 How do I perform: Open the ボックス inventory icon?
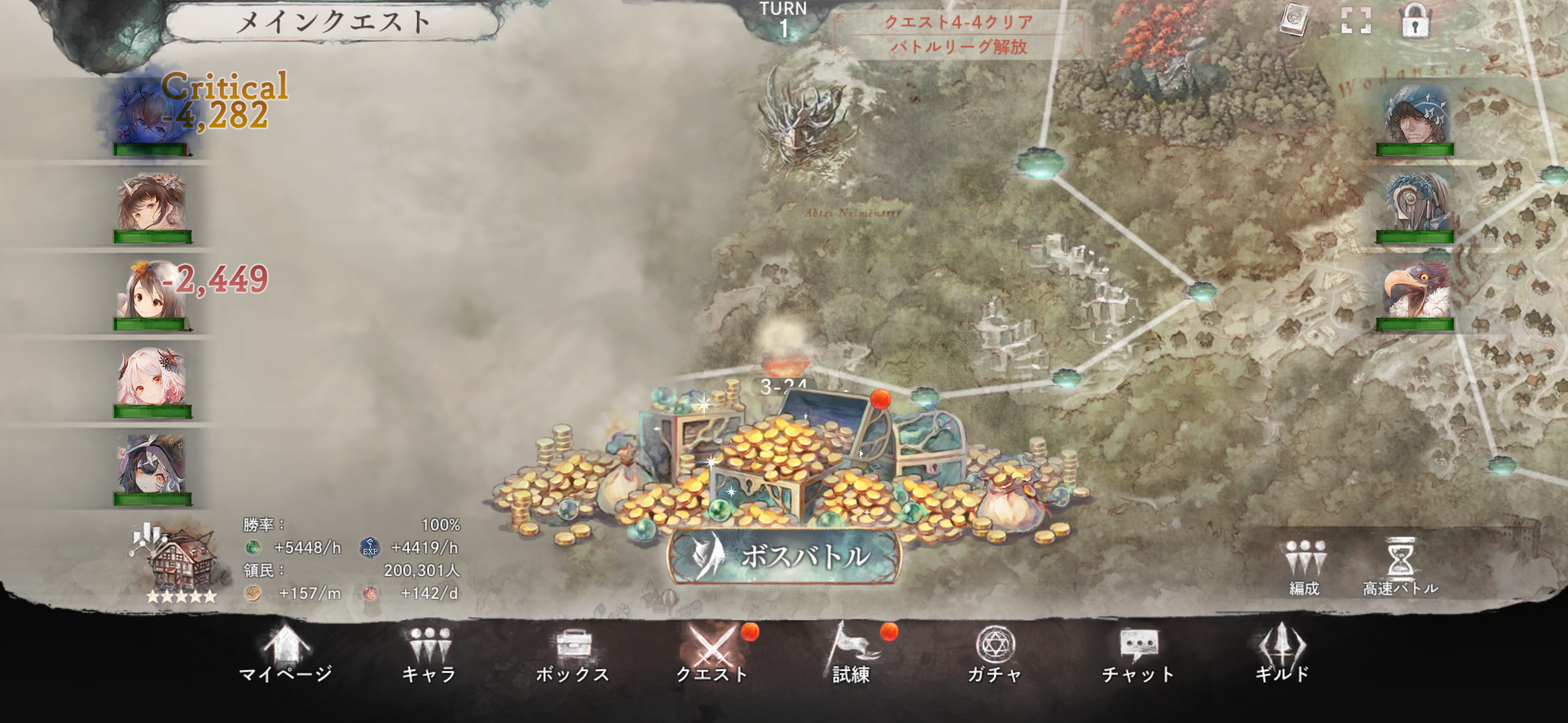pyautogui.click(x=572, y=650)
